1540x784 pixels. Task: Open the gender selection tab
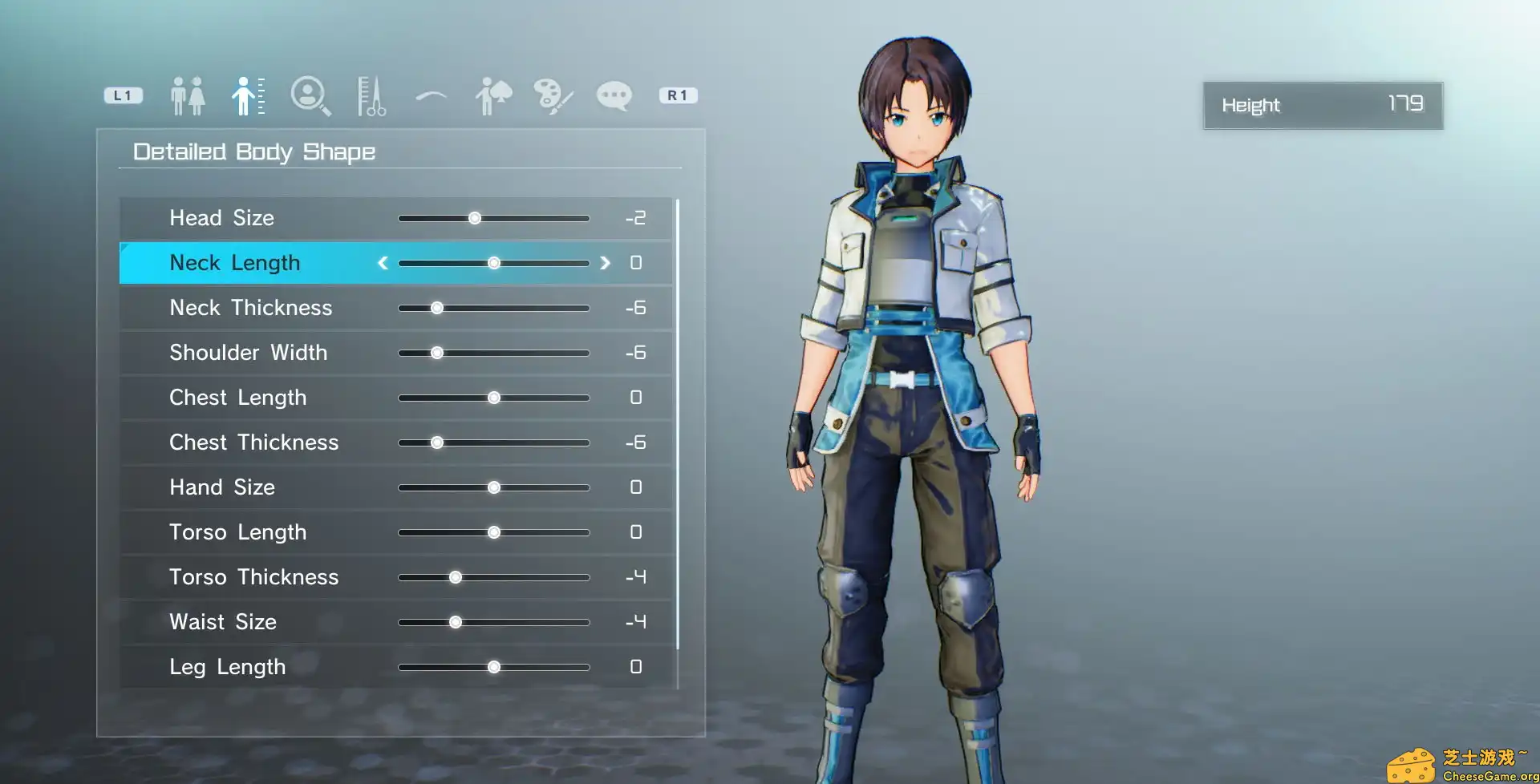click(x=187, y=94)
